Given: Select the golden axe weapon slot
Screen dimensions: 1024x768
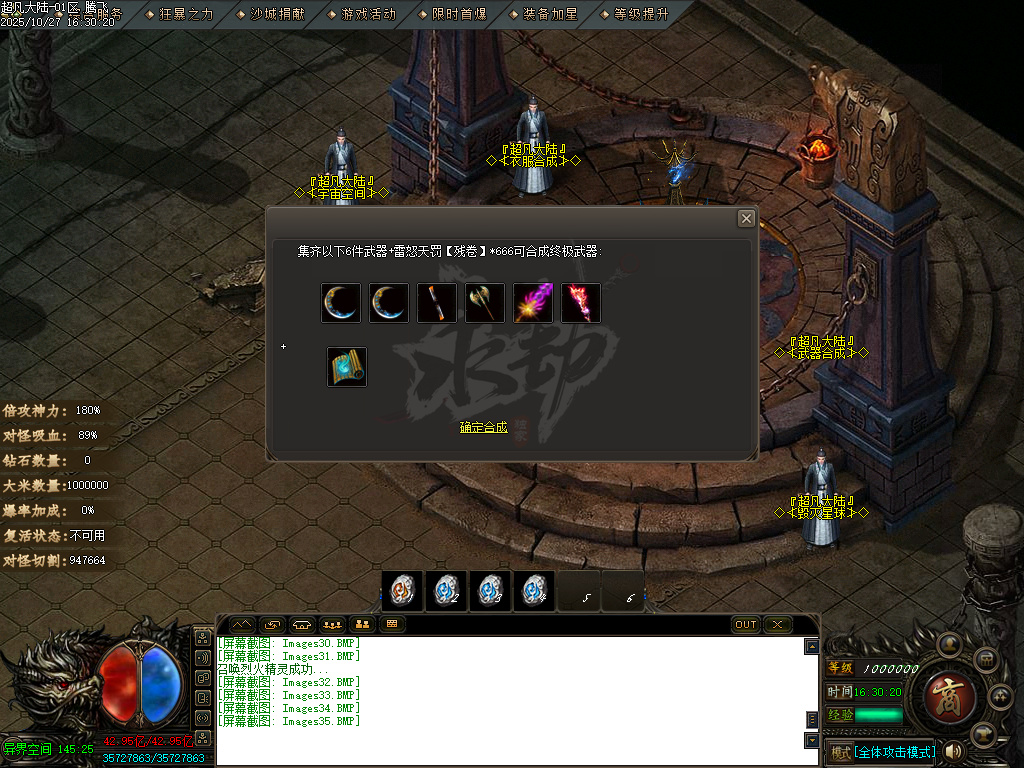Looking at the screenshot, I should pos(485,303).
